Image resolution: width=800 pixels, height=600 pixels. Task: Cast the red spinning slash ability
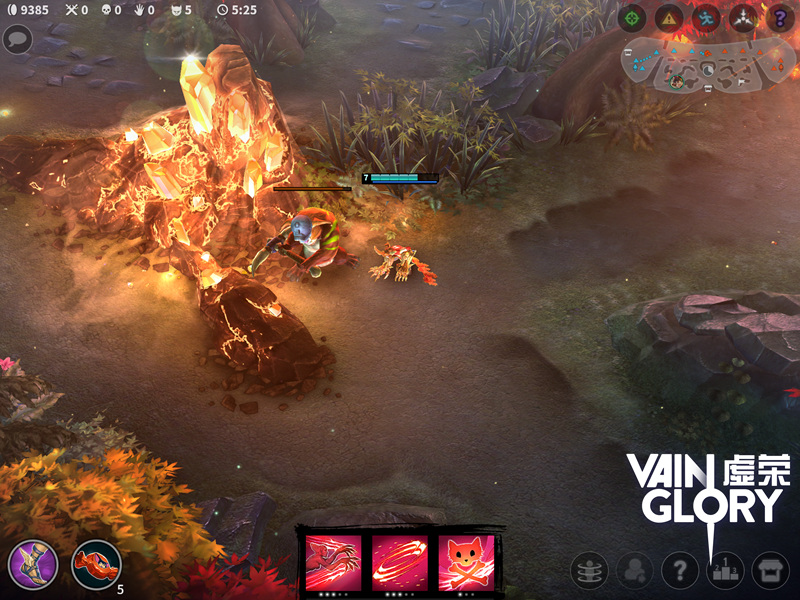tap(400, 563)
